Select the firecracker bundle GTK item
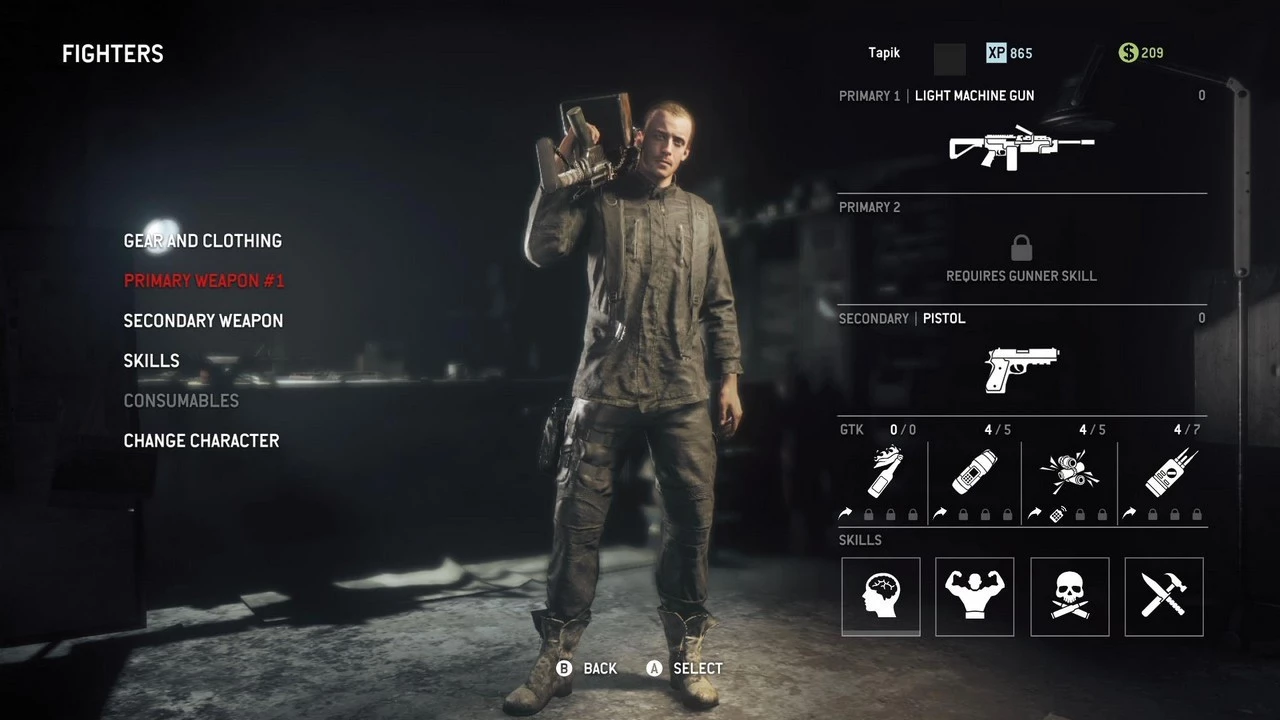Image resolution: width=1280 pixels, height=720 pixels. (x=1069, y=472)
